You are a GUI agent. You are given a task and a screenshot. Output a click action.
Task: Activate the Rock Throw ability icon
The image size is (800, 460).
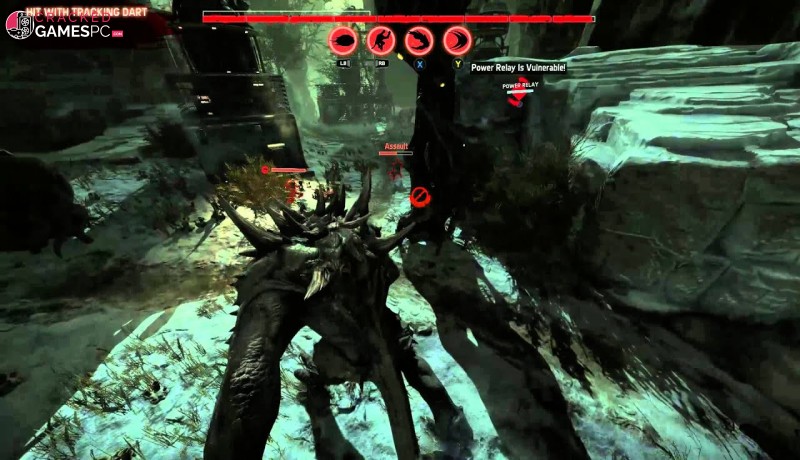tap(343, 40)
